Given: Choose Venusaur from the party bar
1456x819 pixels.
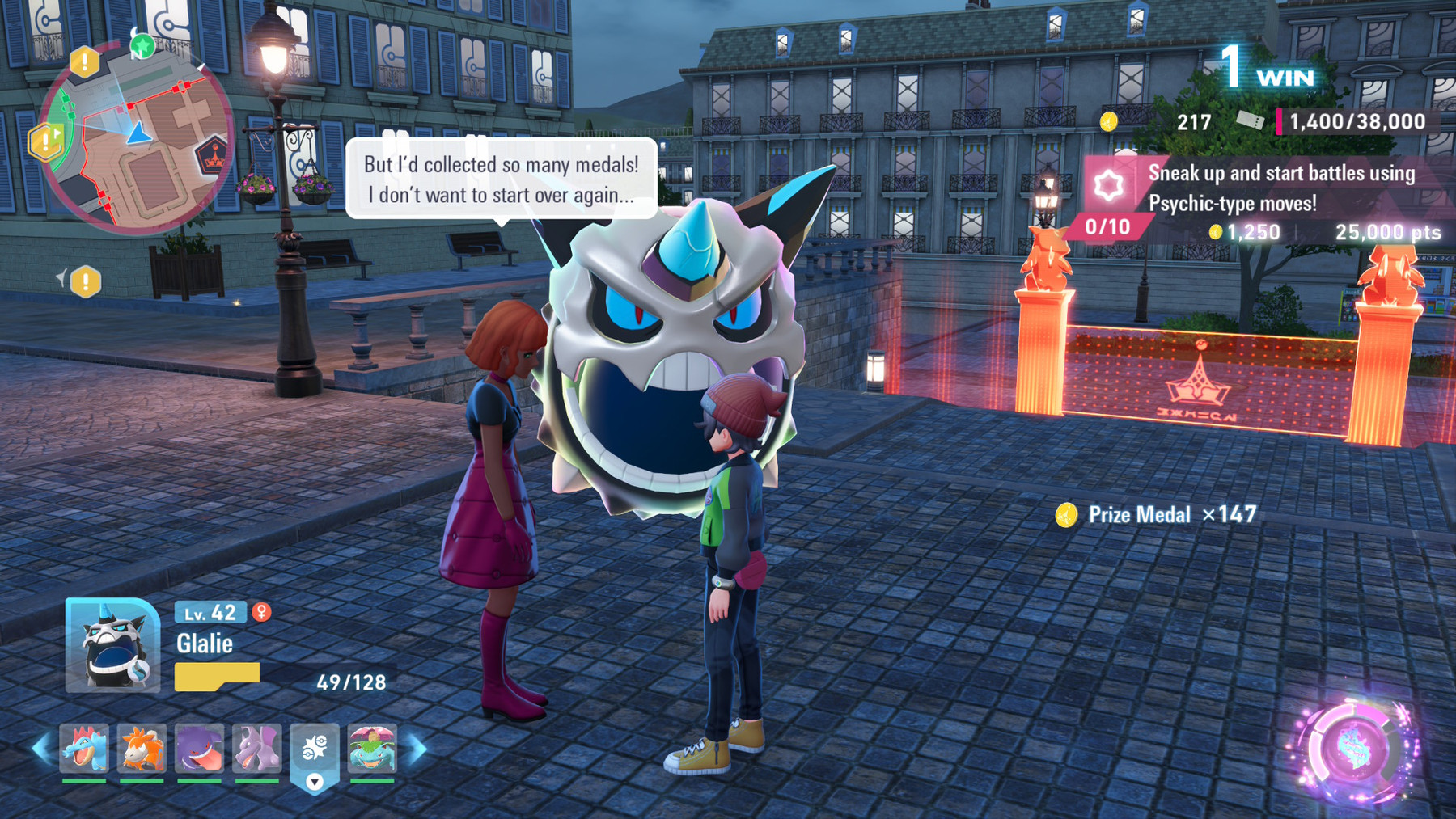Looking at the screenshot, I should pos(372,749).
